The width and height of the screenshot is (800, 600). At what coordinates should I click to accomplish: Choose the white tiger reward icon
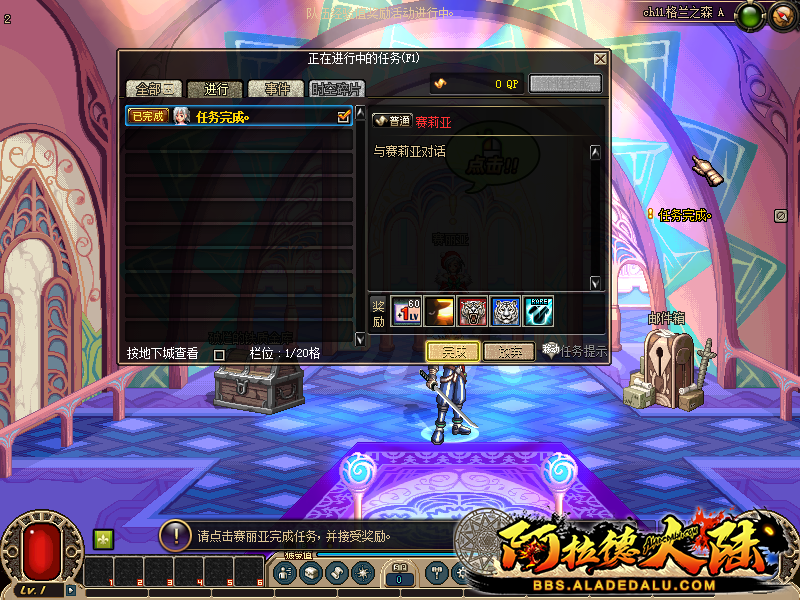click(505, 311)
